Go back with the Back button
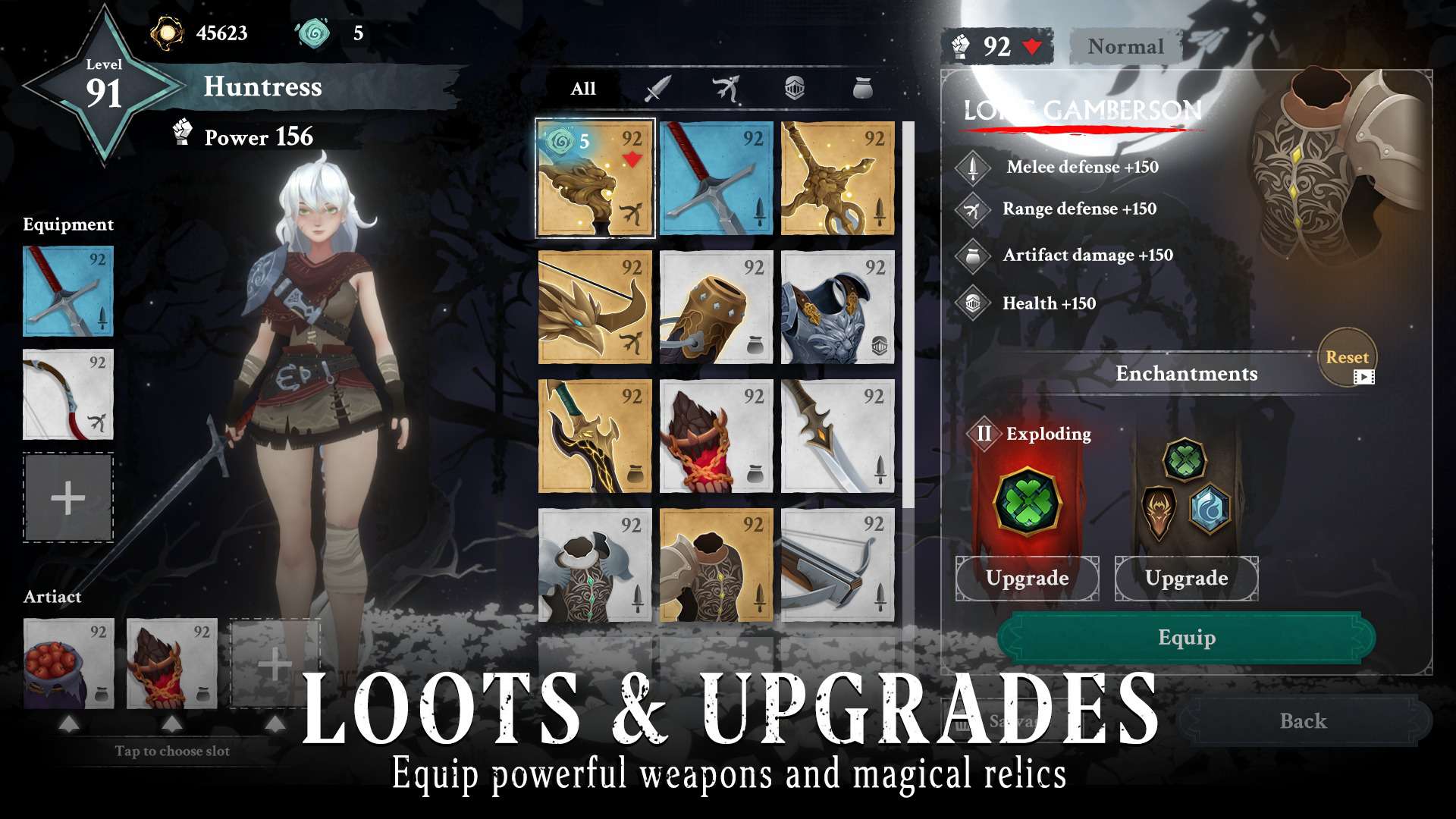The image size is (1456, 819). [1303, 721]
